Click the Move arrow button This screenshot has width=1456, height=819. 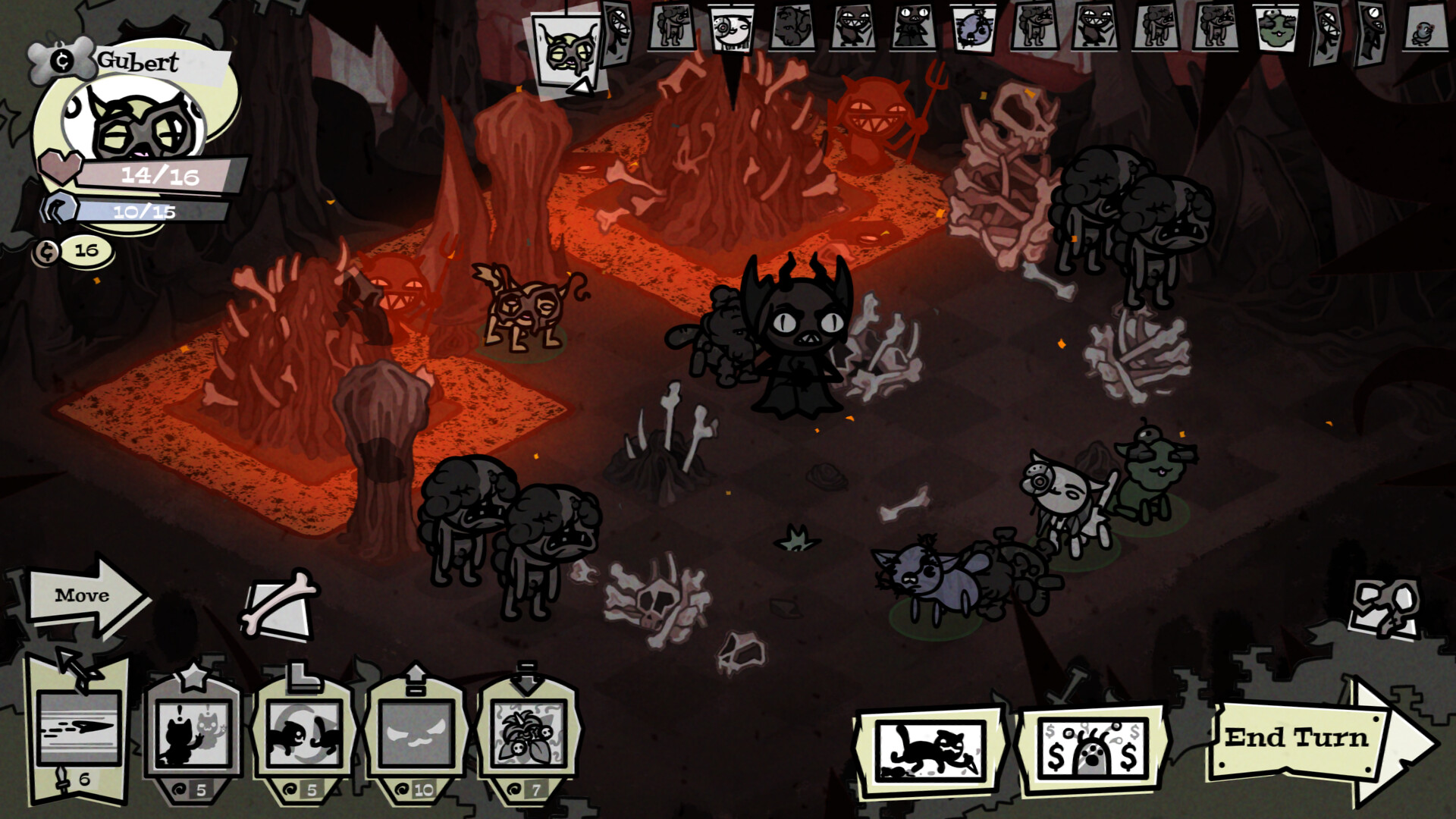pos(83,596)
